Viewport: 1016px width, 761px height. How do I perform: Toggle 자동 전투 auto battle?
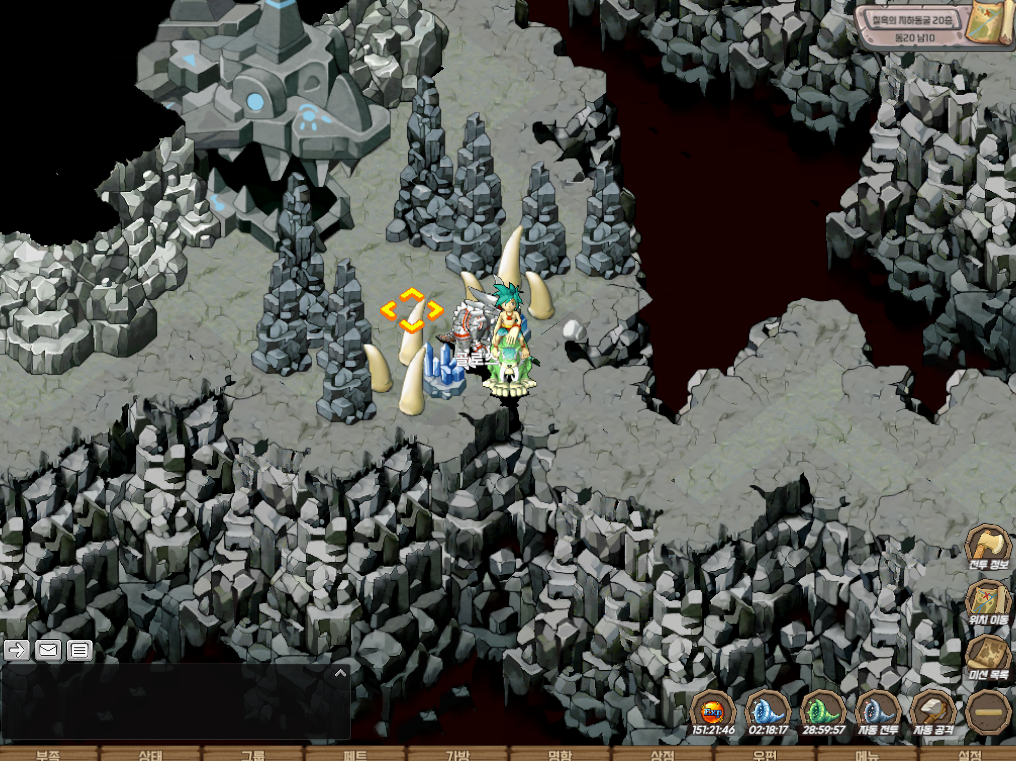click(x=877, y=711)
